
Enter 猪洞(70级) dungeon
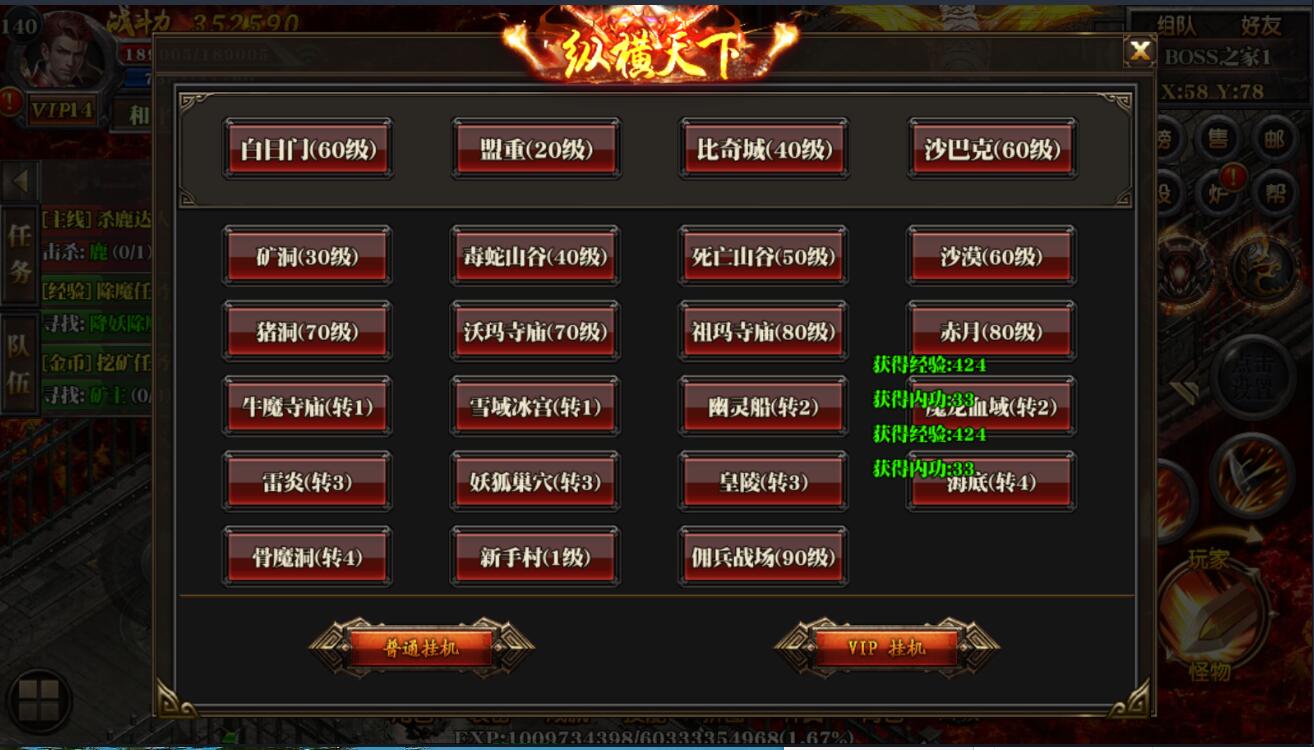coord(307,331)
